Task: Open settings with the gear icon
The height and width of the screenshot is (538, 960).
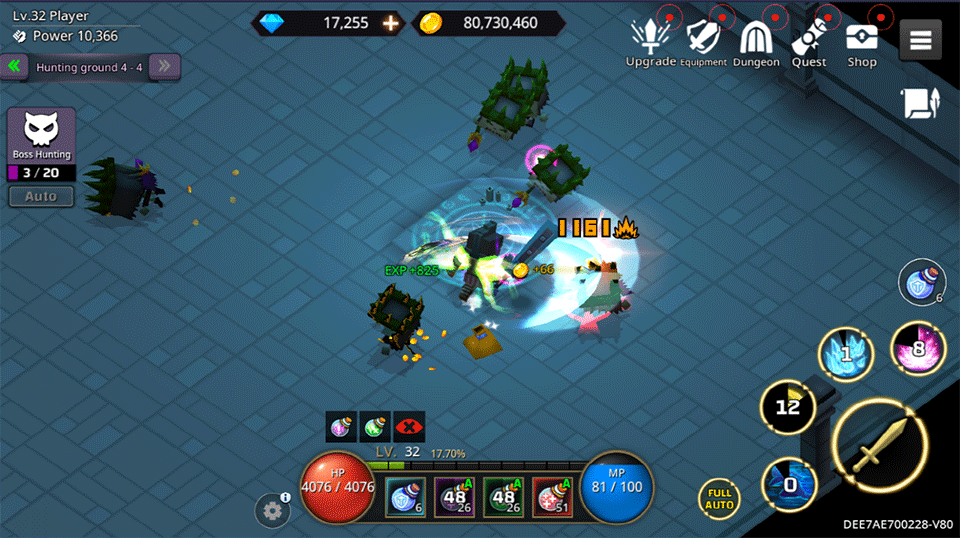Action: 272,511
